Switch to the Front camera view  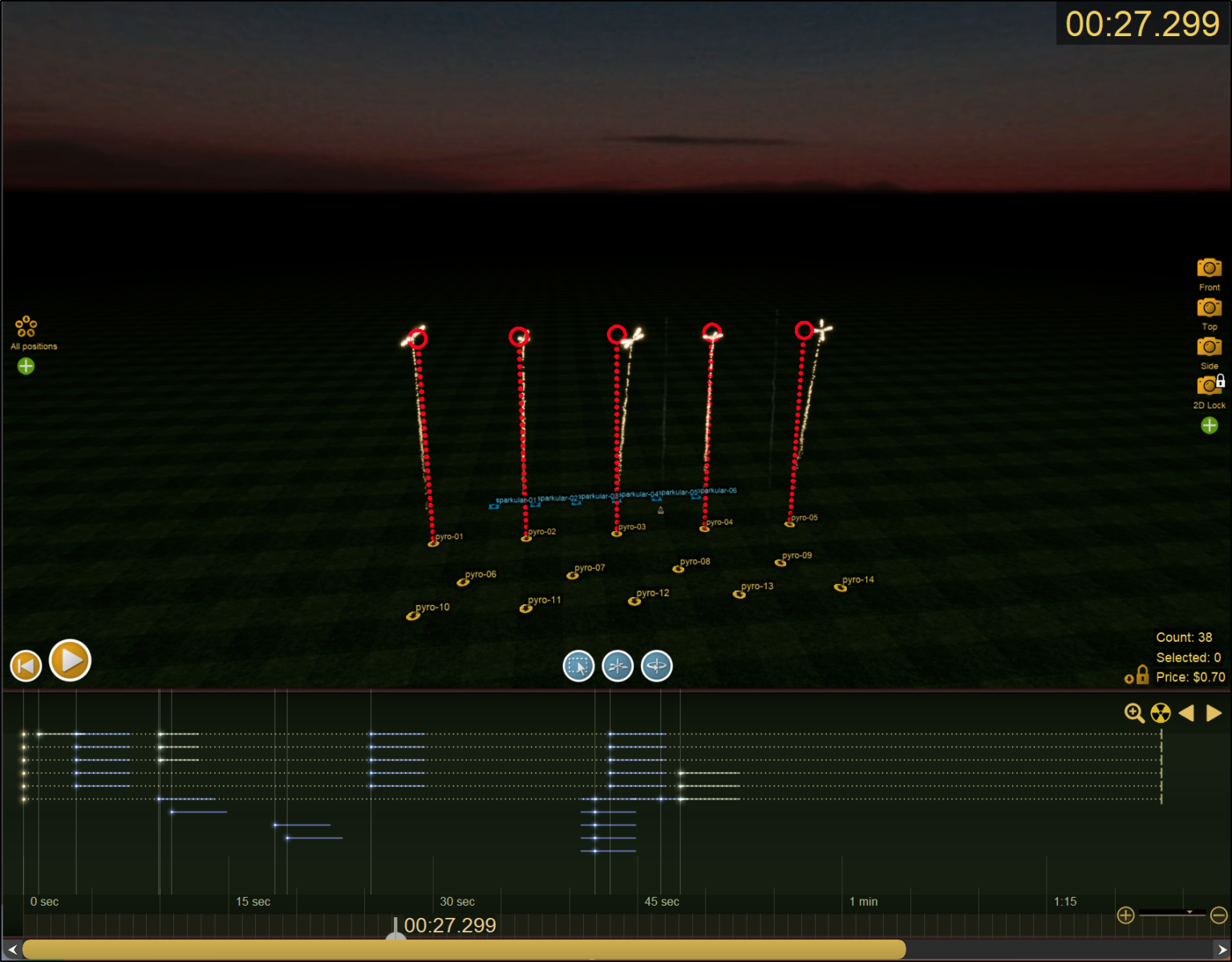click(1209, 268)
